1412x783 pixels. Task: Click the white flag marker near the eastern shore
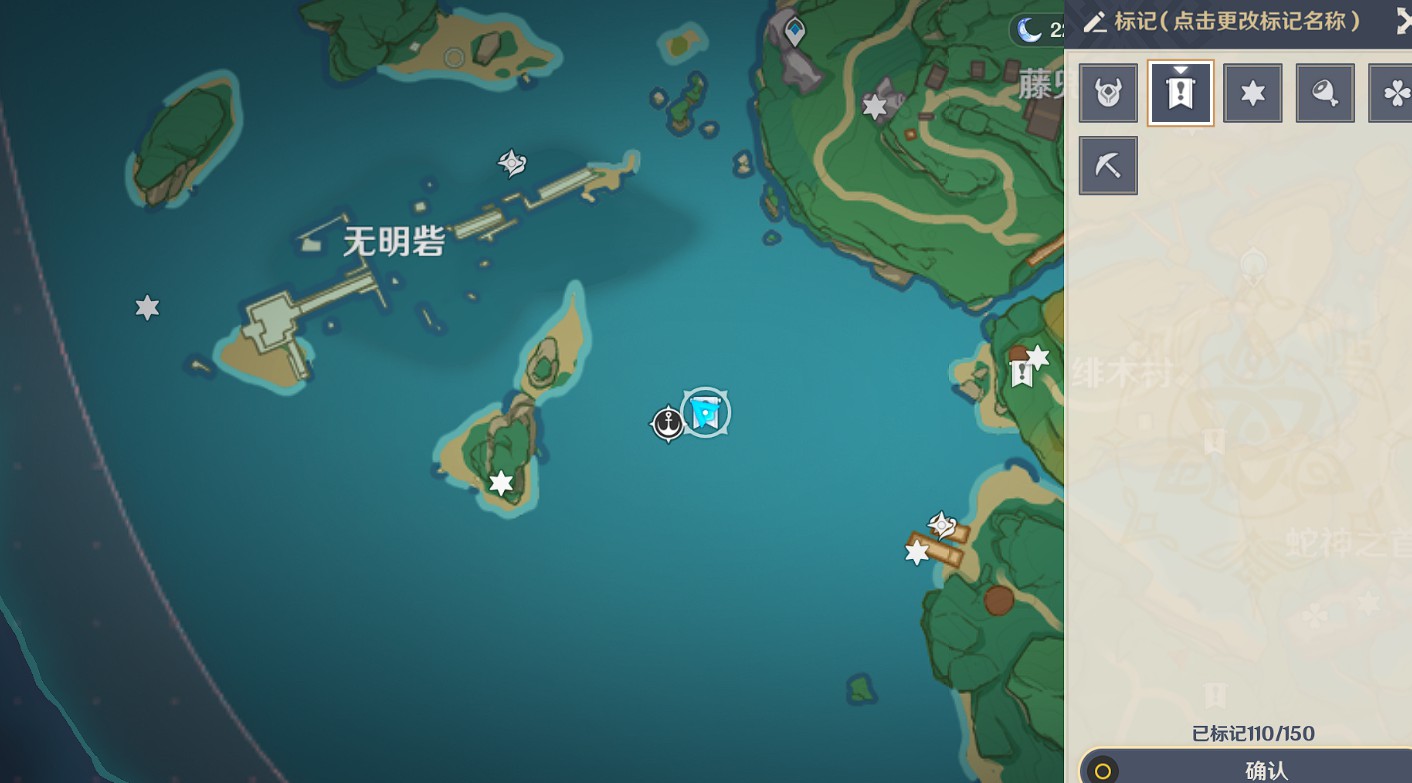click(x=1020, y=374)
